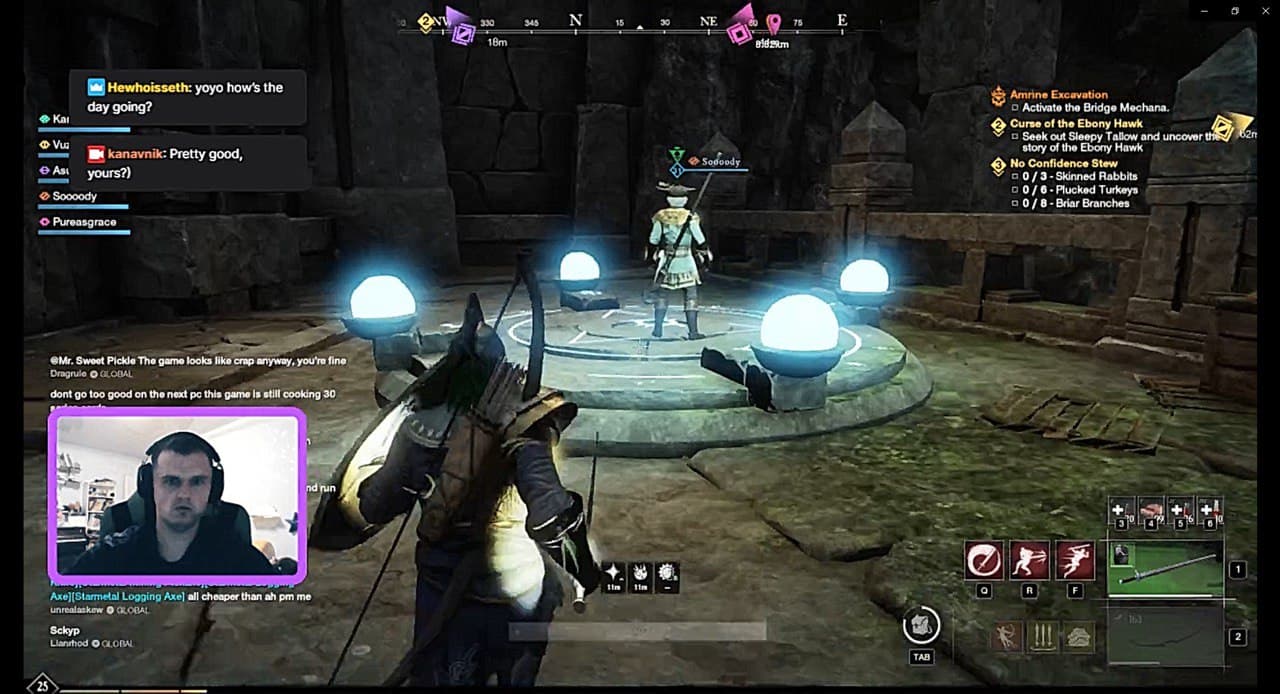
Task: Use the meat food consumable slot
Action: tap(1152, 511)
